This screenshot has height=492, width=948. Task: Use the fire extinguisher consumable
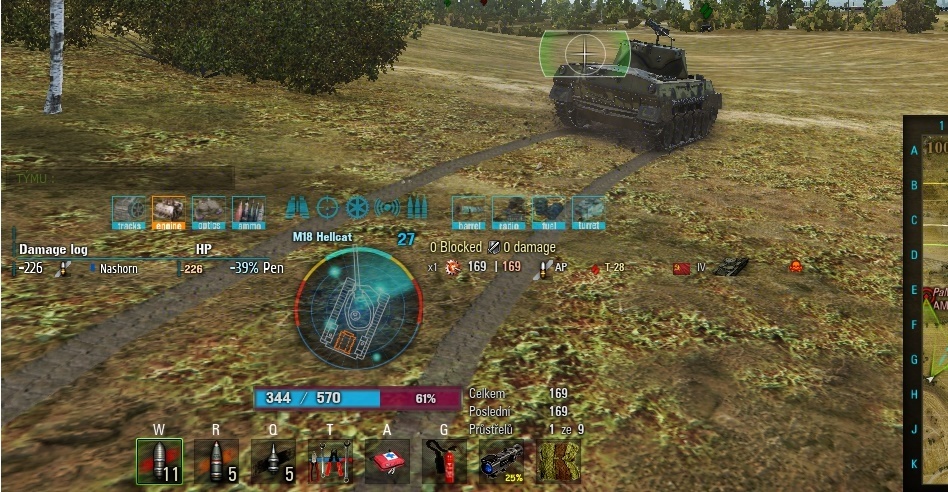[444, 462]
